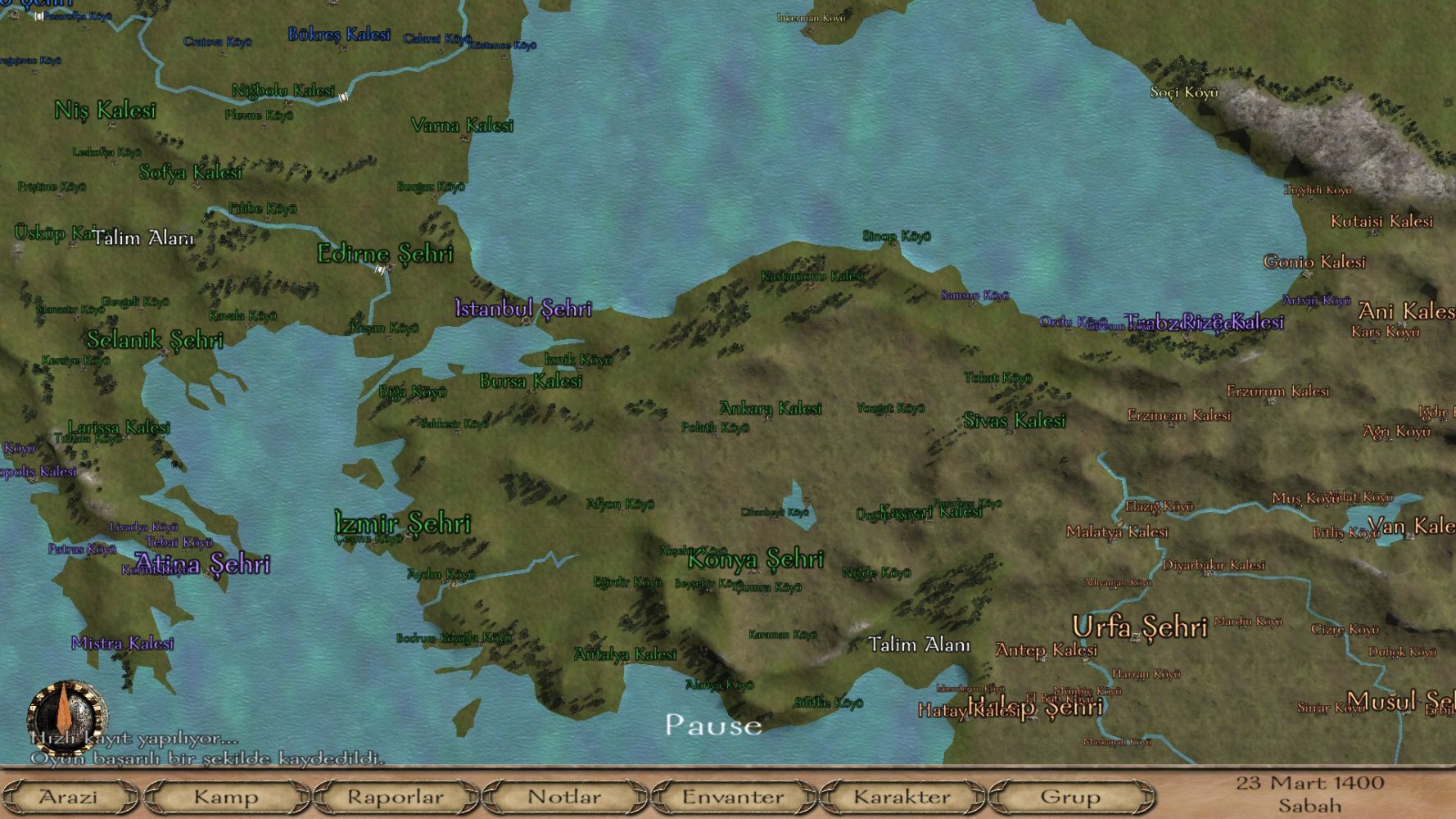Select Bursa Kalesi castle marker

point(531,381)
